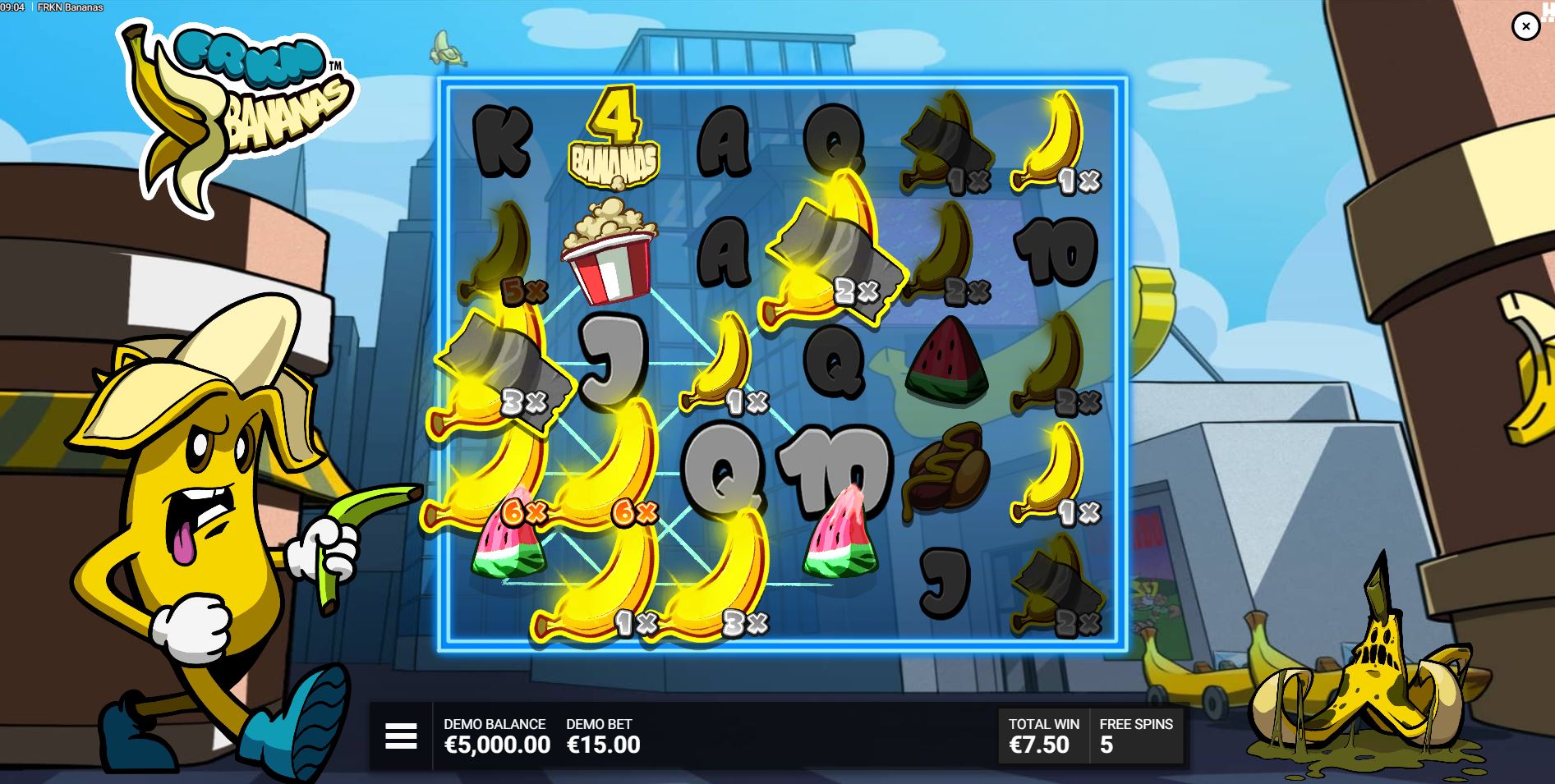Select the 1x golden banana in top row

point(1056,140)
